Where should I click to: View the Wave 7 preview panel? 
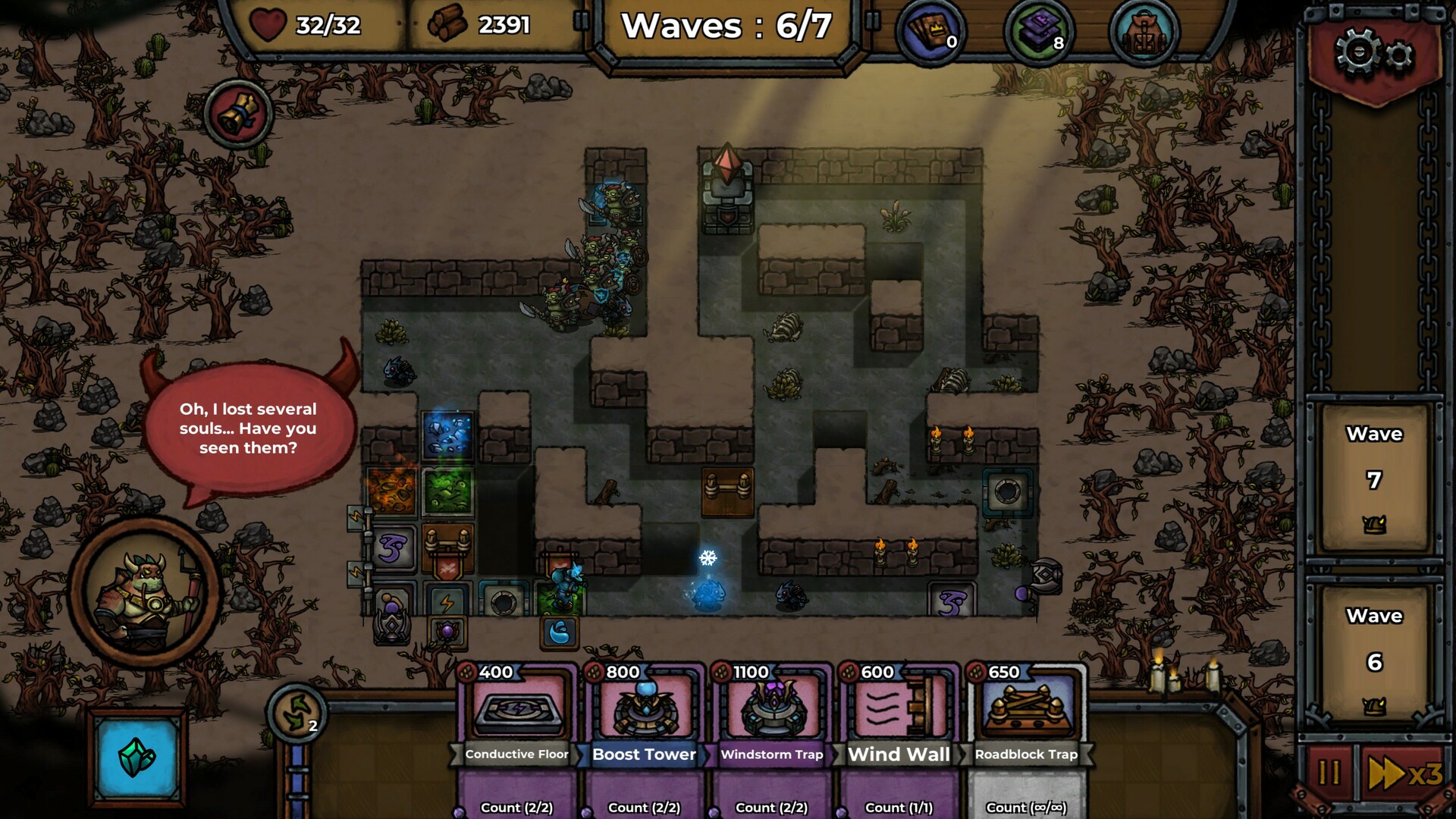[1374, 479]
